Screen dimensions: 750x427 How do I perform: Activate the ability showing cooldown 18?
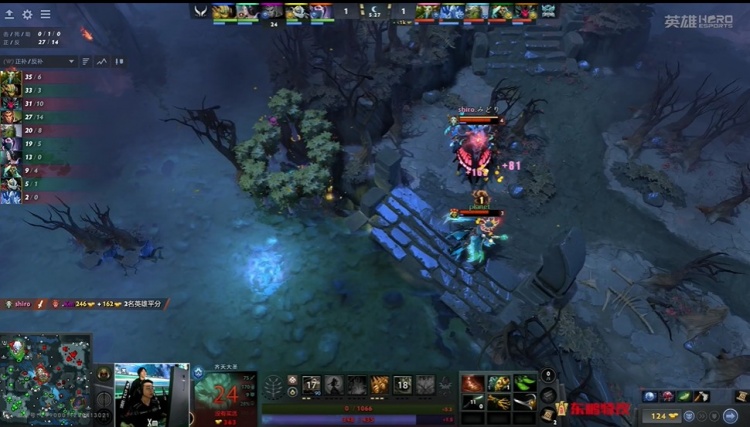point(402,384)
